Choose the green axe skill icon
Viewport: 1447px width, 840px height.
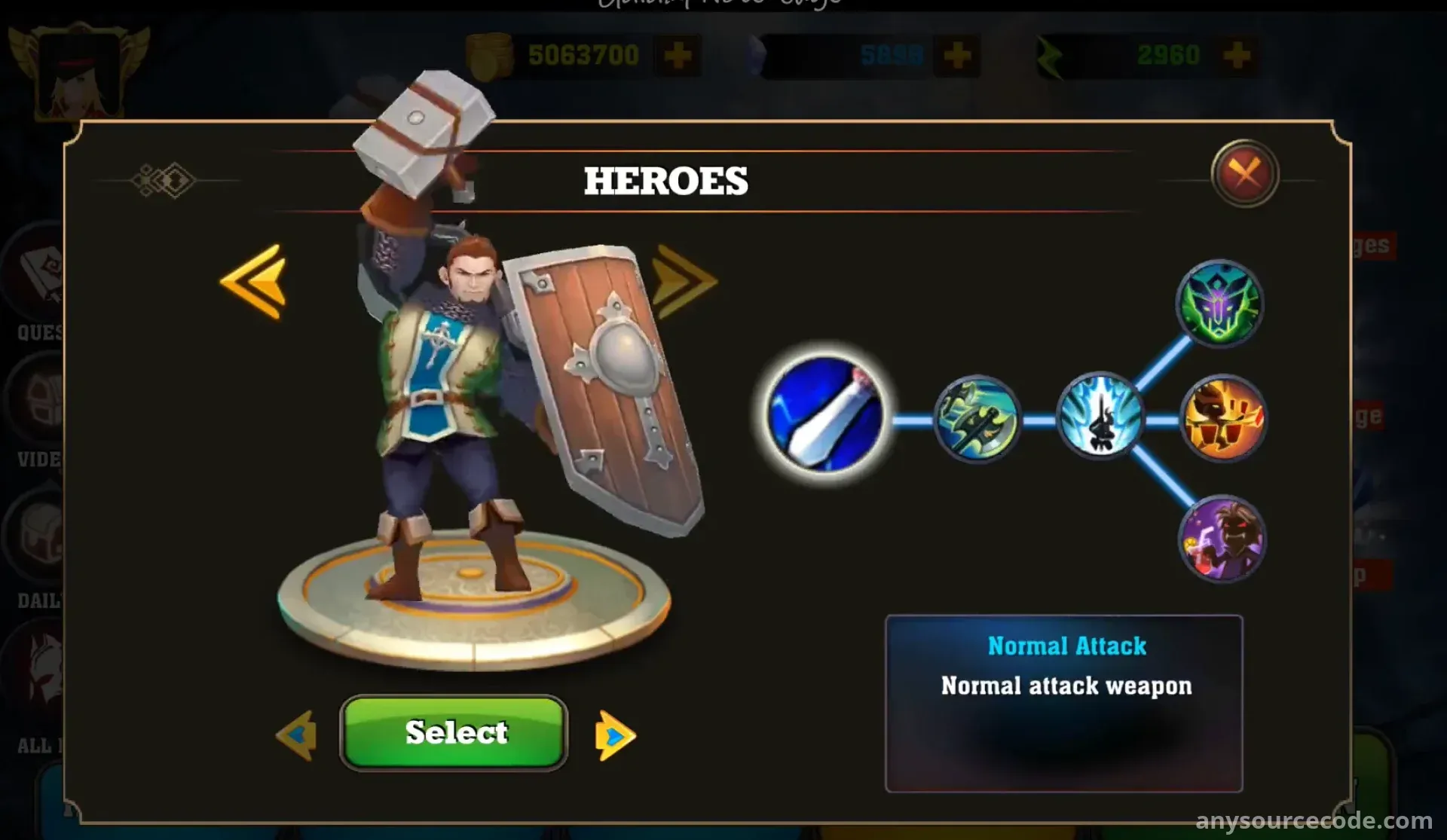[x=977, y=419]
